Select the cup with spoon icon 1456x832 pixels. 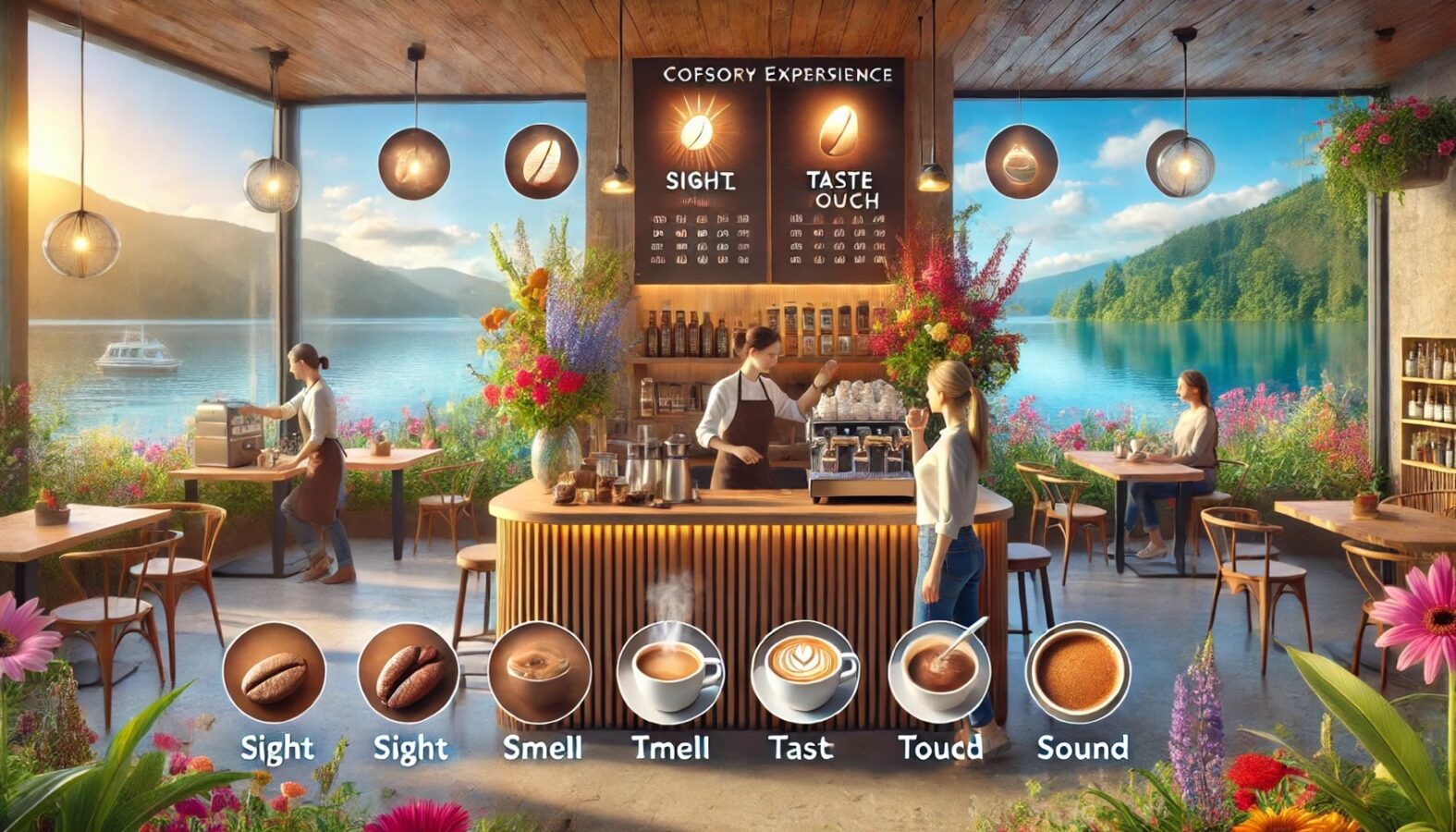[939, 670]
